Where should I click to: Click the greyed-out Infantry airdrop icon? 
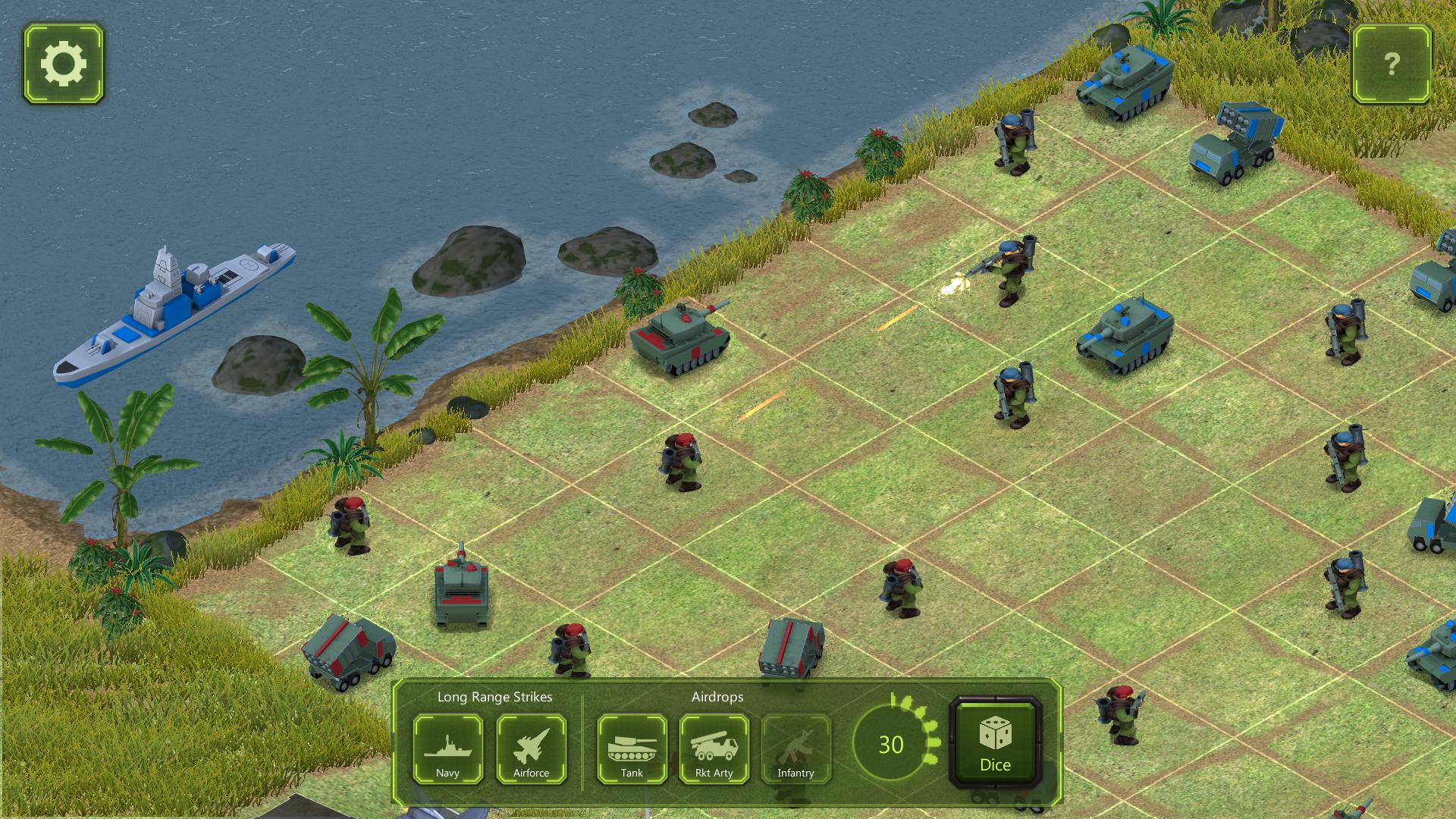click(796, 750)
